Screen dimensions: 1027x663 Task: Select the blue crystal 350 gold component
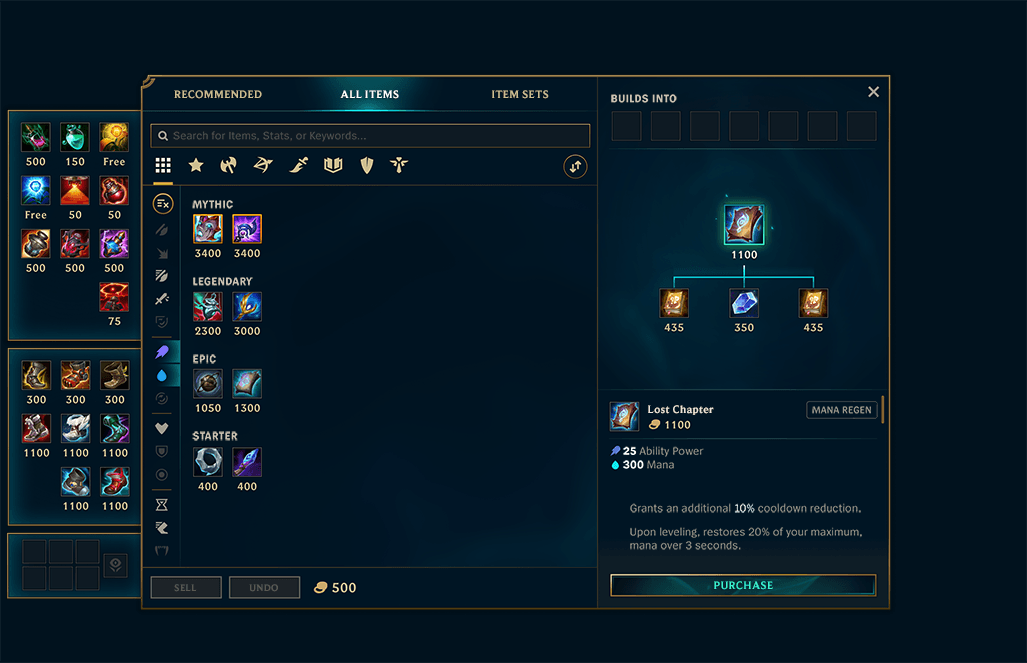pyautogui.click(x=744, y=303)
